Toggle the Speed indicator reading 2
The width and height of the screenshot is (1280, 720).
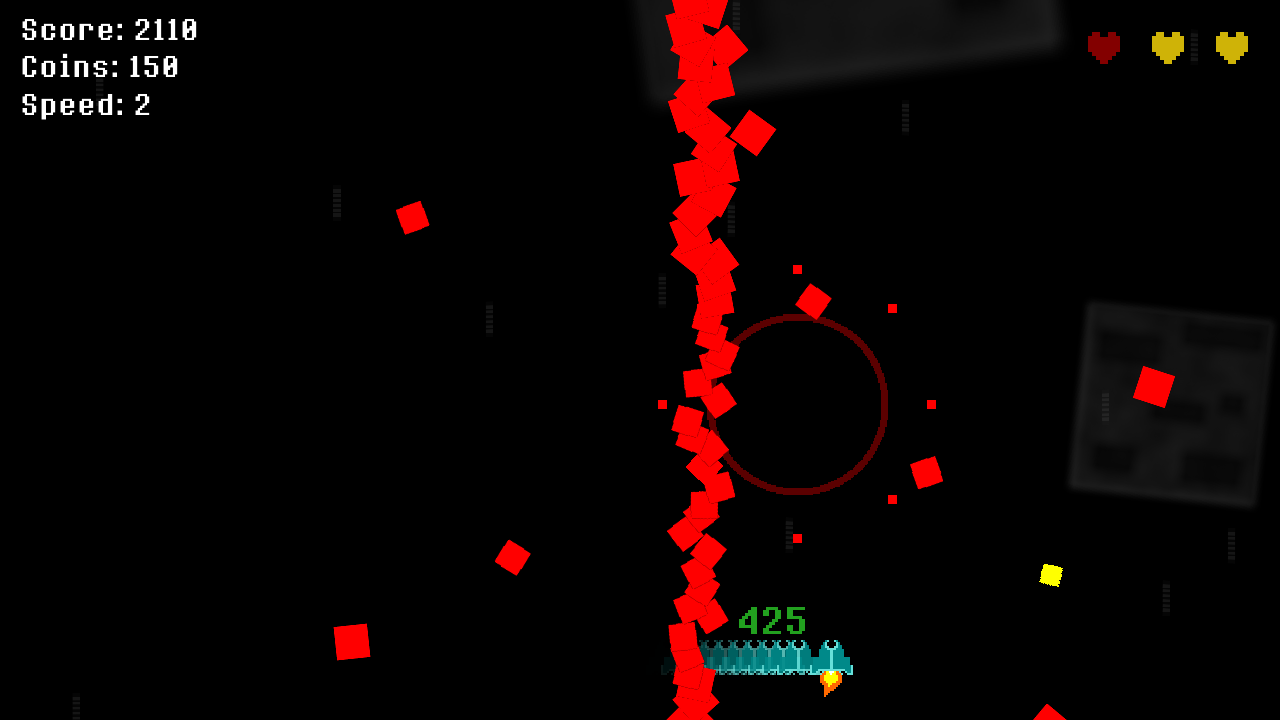85,104
